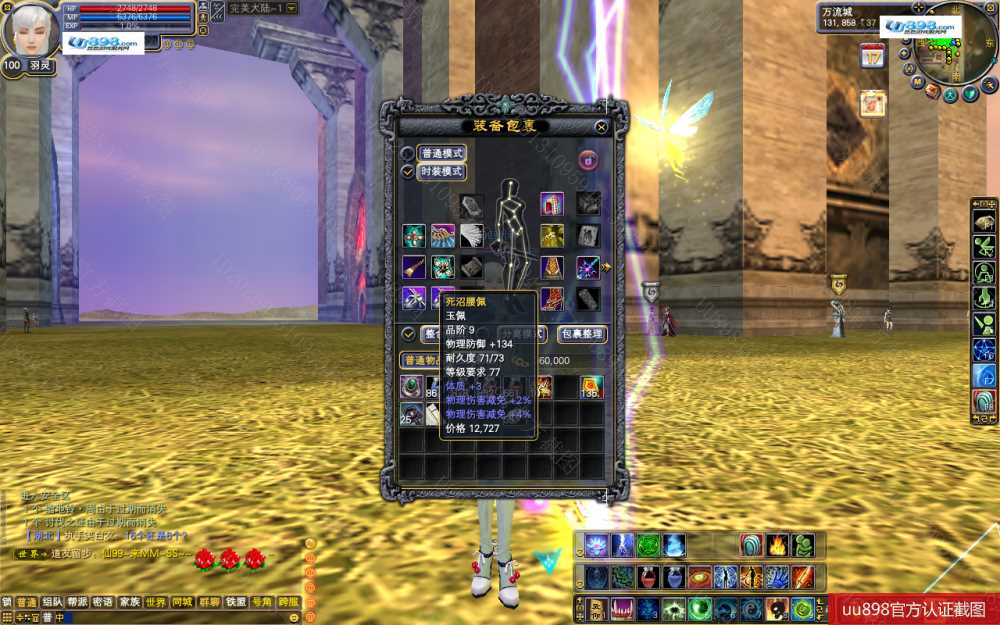Image resolution: width=1000 pixels, height=625 pixels.
Task: Select the round purple button in equipment panel
Action: pos(589,159)
